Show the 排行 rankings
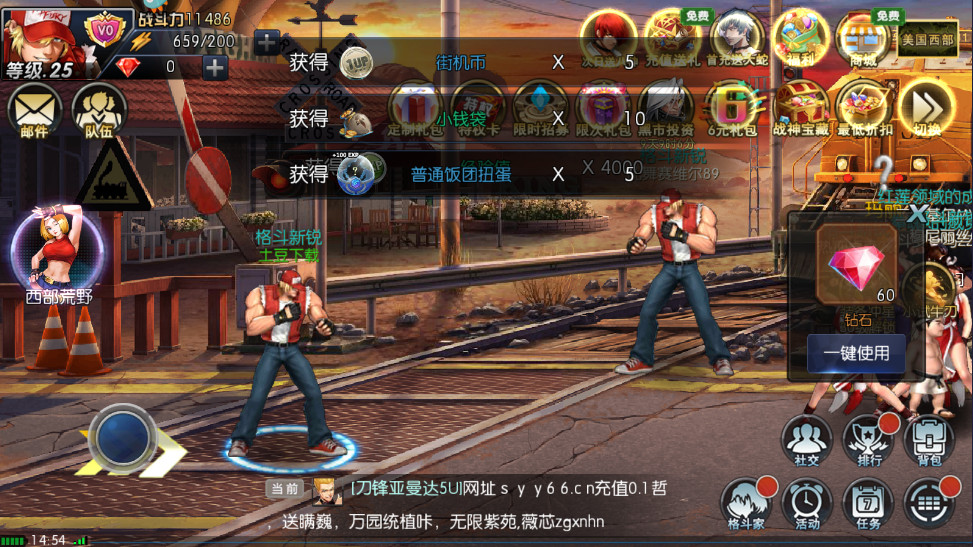Viewport: 973px width, 547px height. coord(868,441)
